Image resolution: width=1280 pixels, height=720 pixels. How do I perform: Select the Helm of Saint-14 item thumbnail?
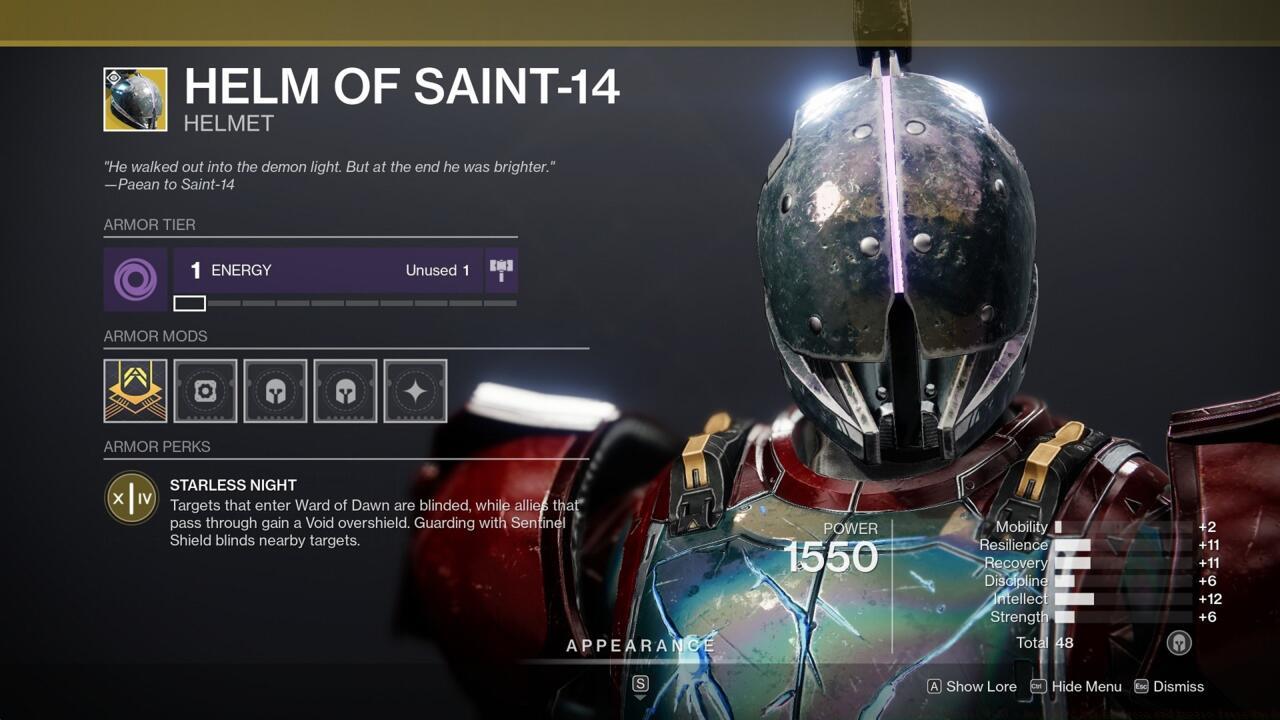(135, 100)
